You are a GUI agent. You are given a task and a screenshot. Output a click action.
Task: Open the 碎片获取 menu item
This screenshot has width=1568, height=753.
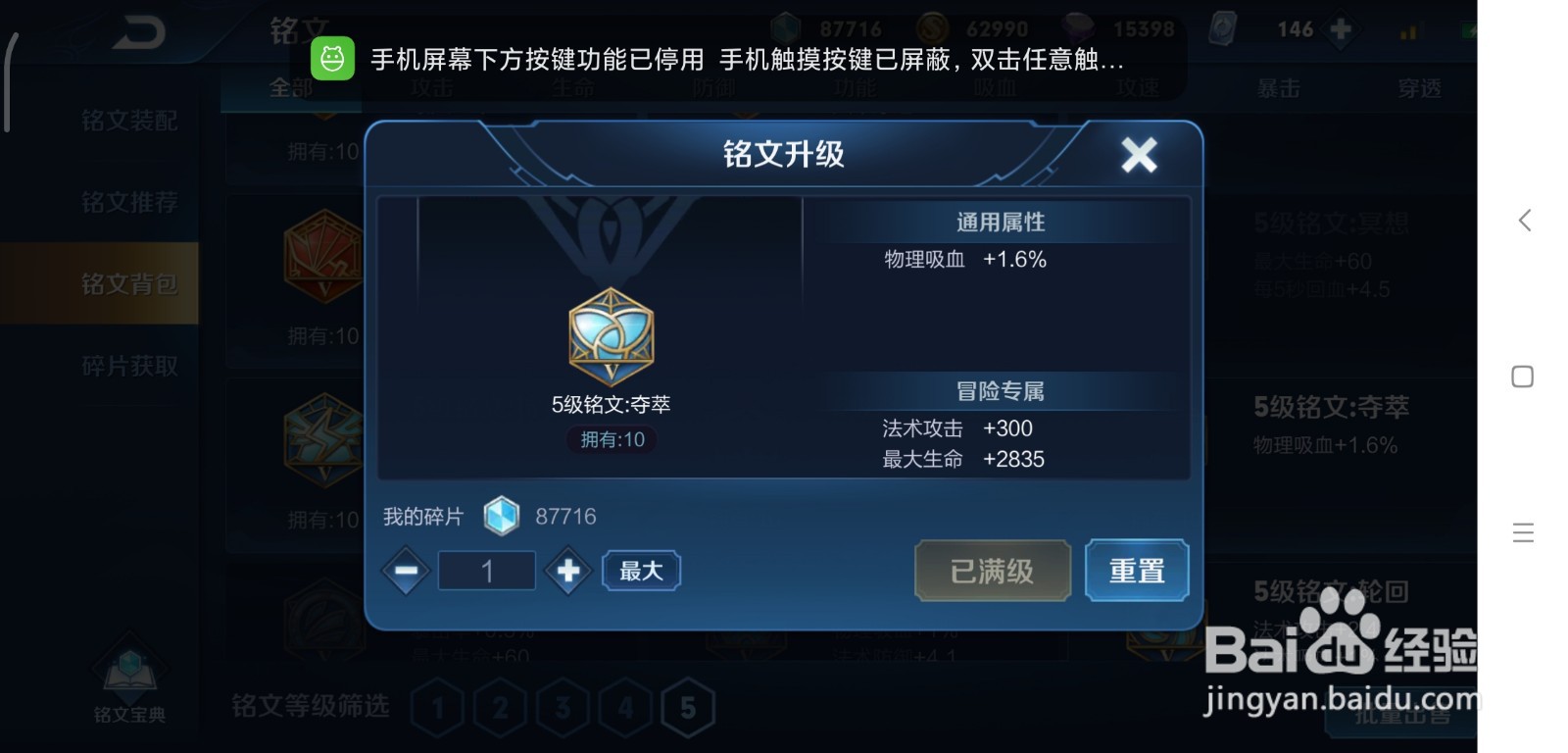click(x=128, y=365)
